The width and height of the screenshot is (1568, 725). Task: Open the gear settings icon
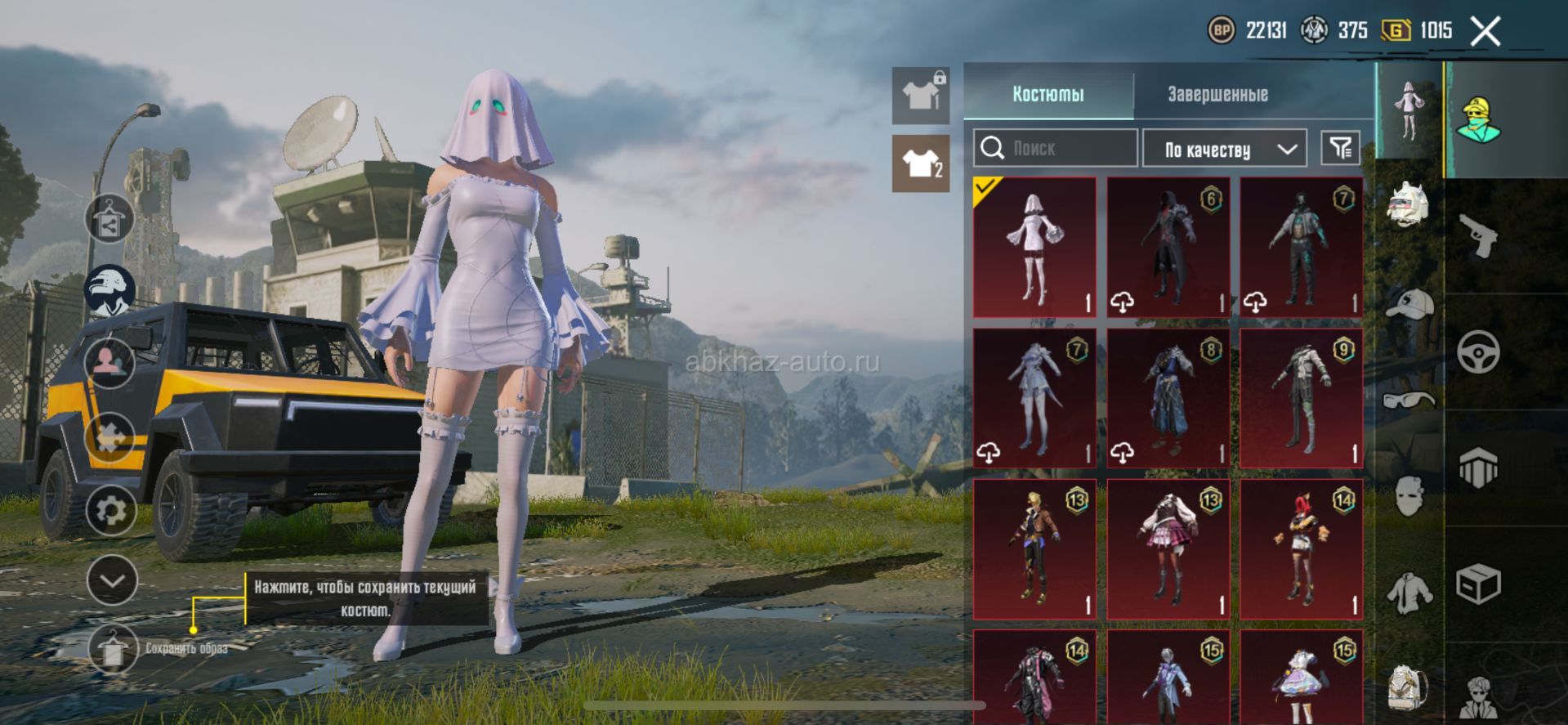click(x=111, y=511)
